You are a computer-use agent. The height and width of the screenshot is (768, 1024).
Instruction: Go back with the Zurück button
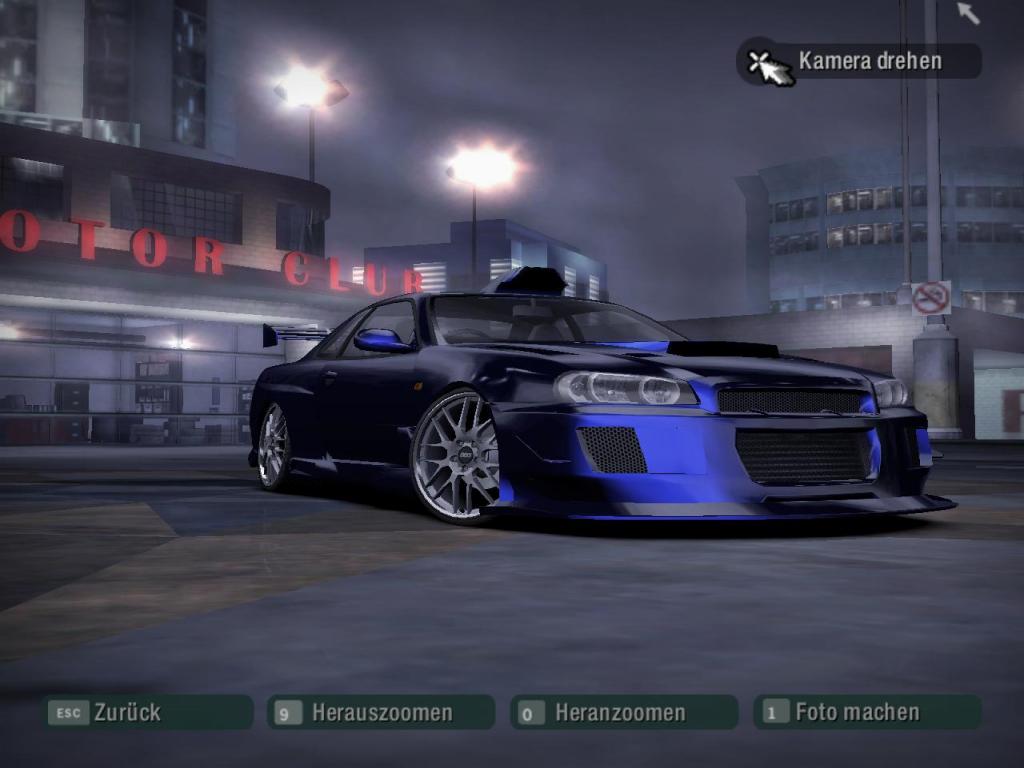pos(146,712)
